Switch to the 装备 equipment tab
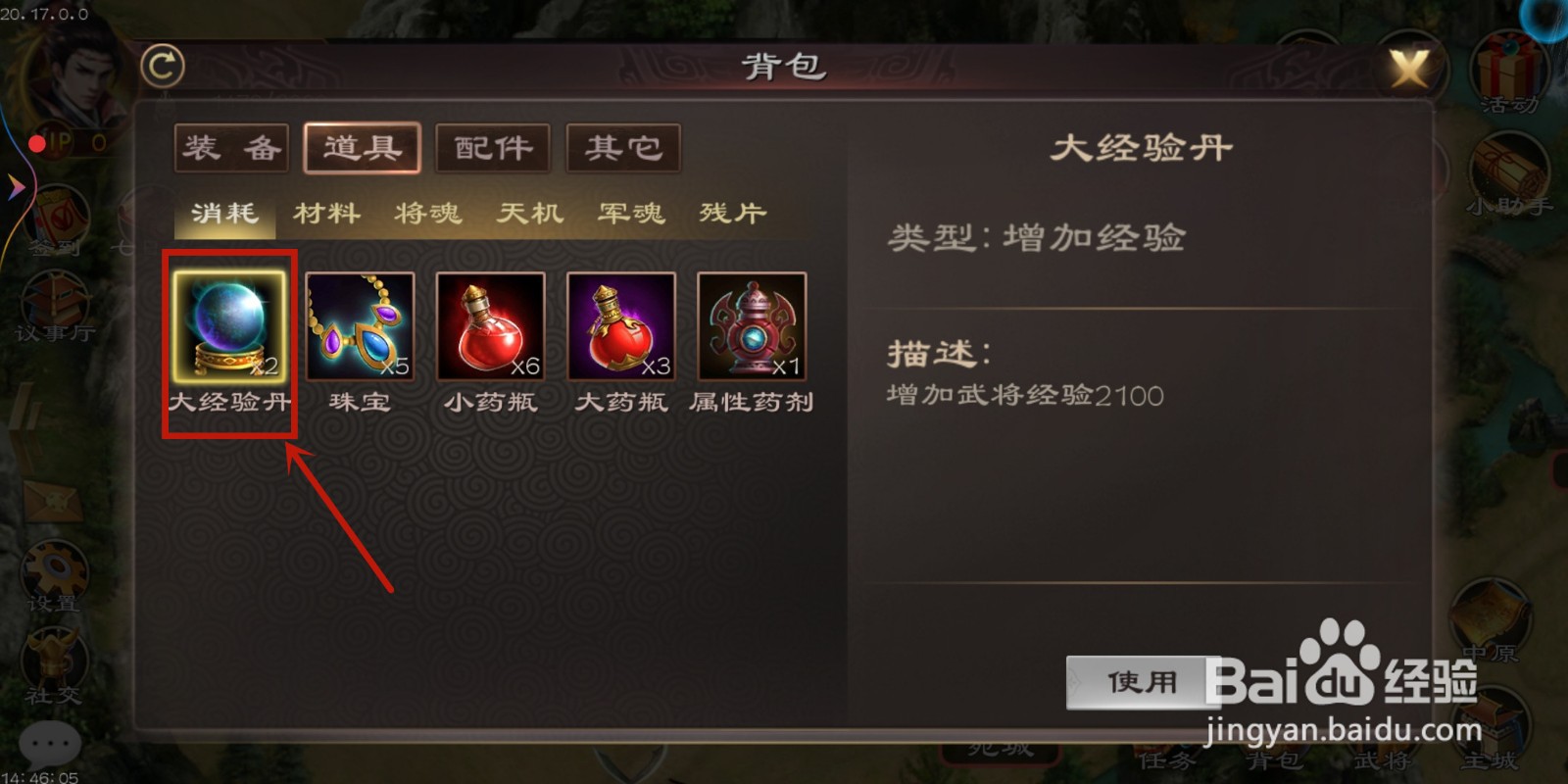 pyautogui.click(x=230, y=147)
